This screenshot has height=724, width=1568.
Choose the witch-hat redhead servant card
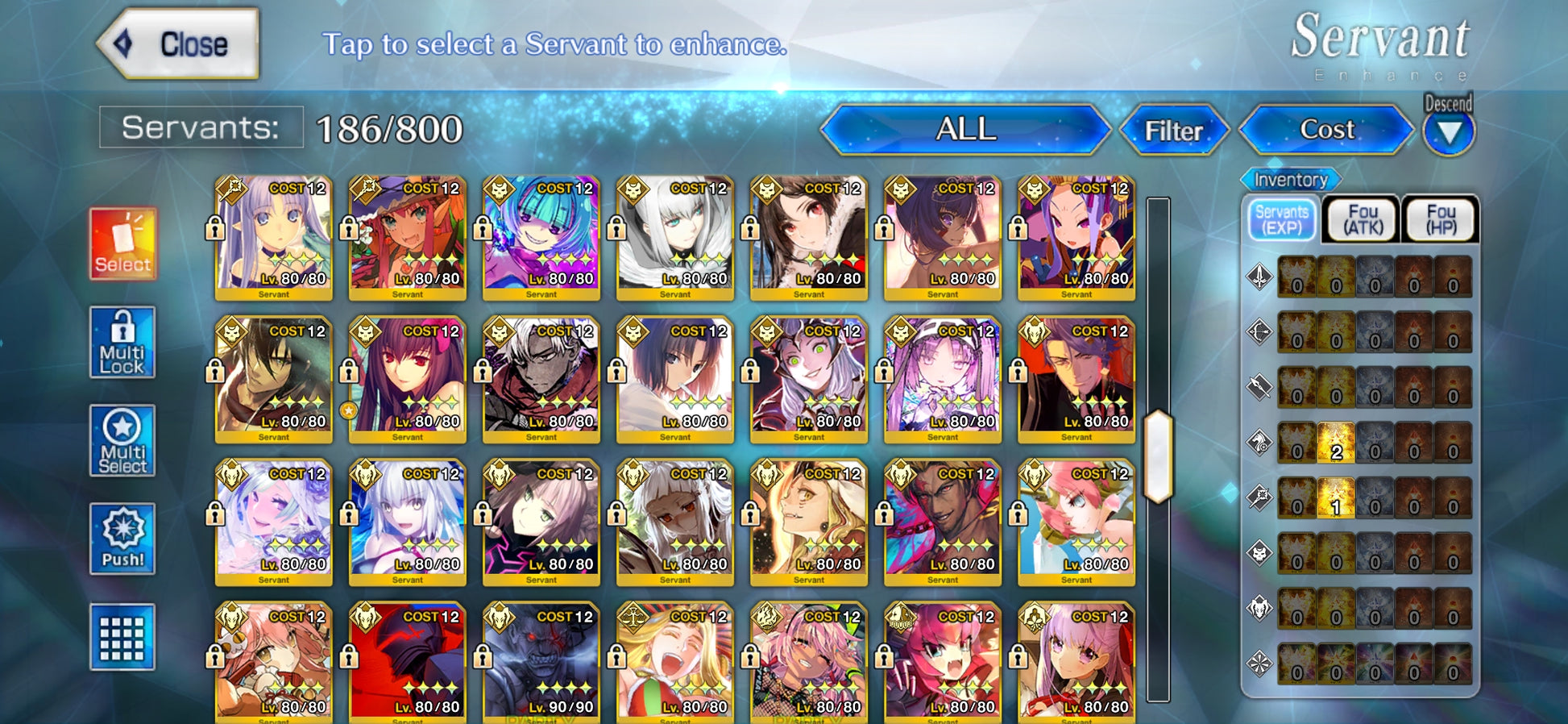click(408, 237)
